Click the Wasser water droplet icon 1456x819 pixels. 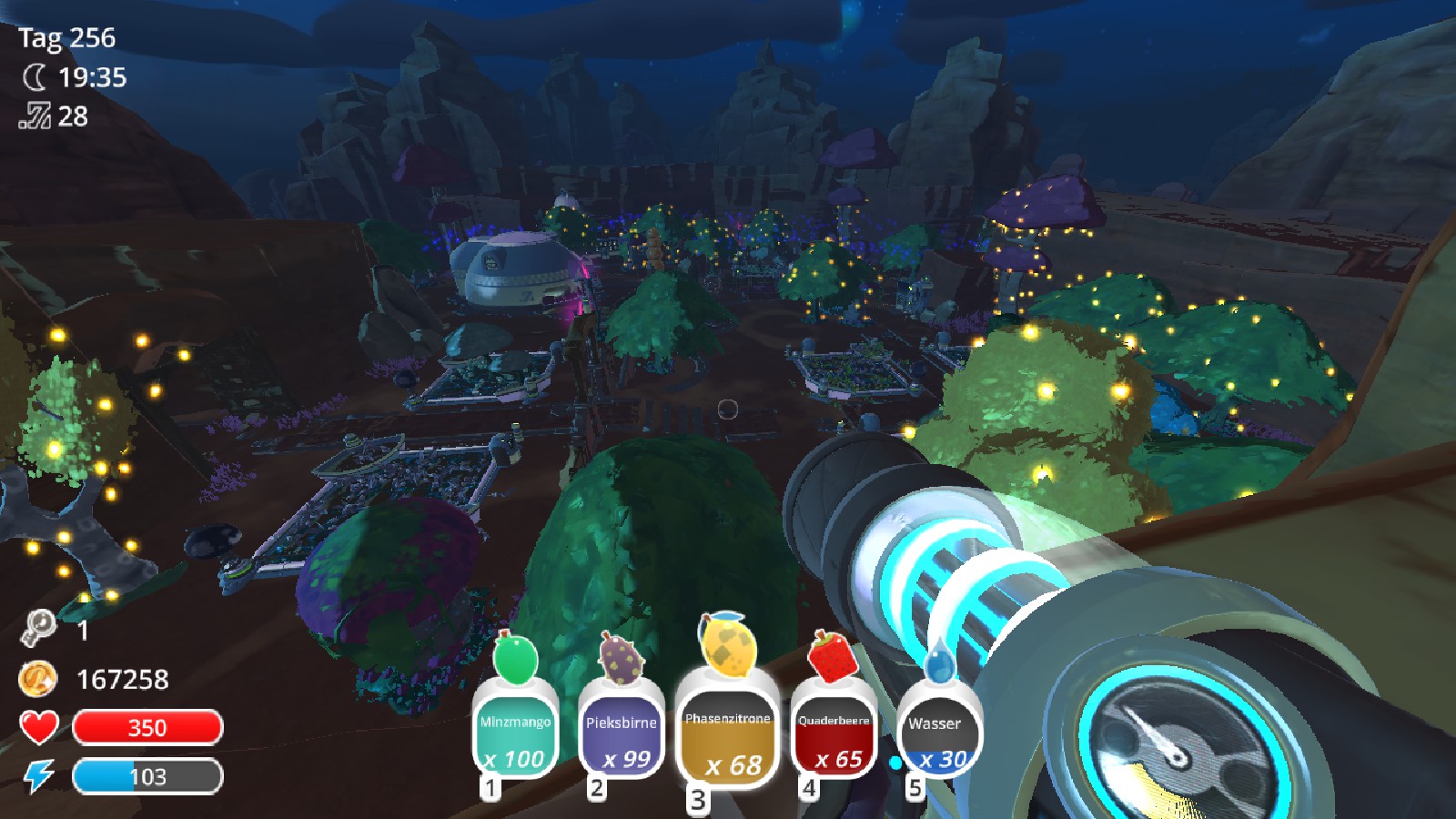pyautogui.click(x=937, y=665)
